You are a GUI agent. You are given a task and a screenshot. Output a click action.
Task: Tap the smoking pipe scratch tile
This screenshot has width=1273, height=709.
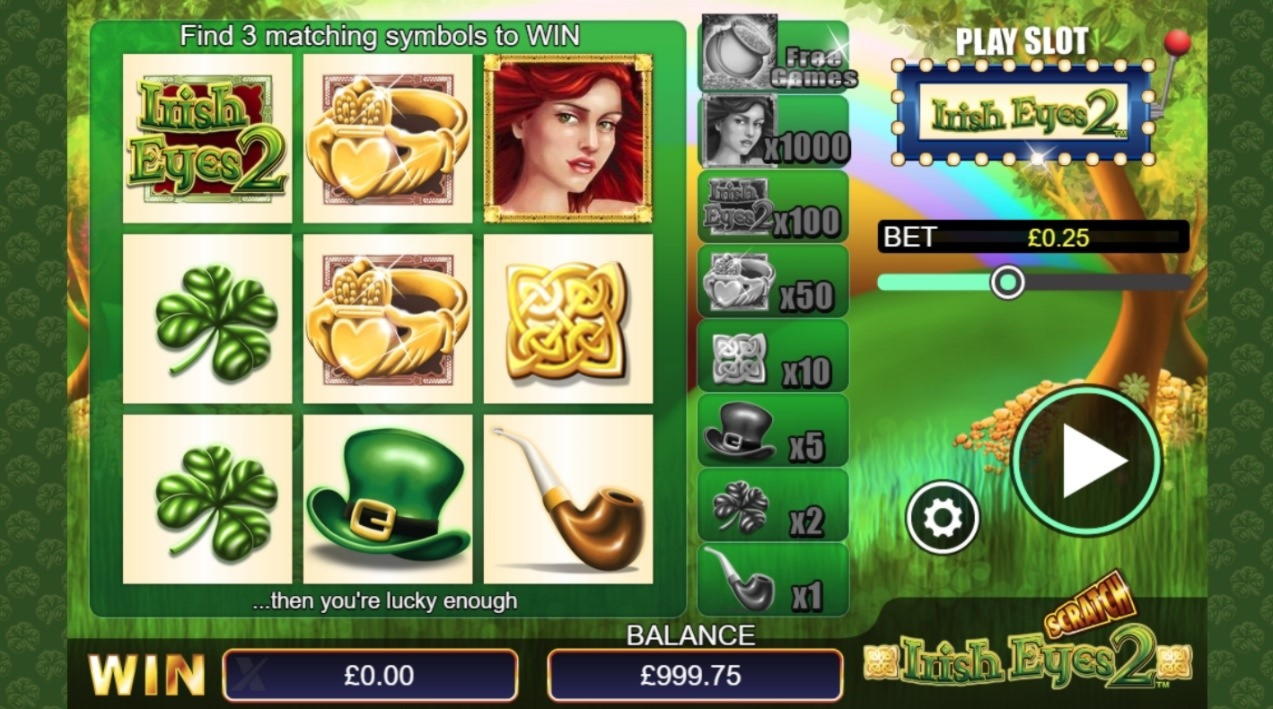pyautogui.click(x=568, y=499)
